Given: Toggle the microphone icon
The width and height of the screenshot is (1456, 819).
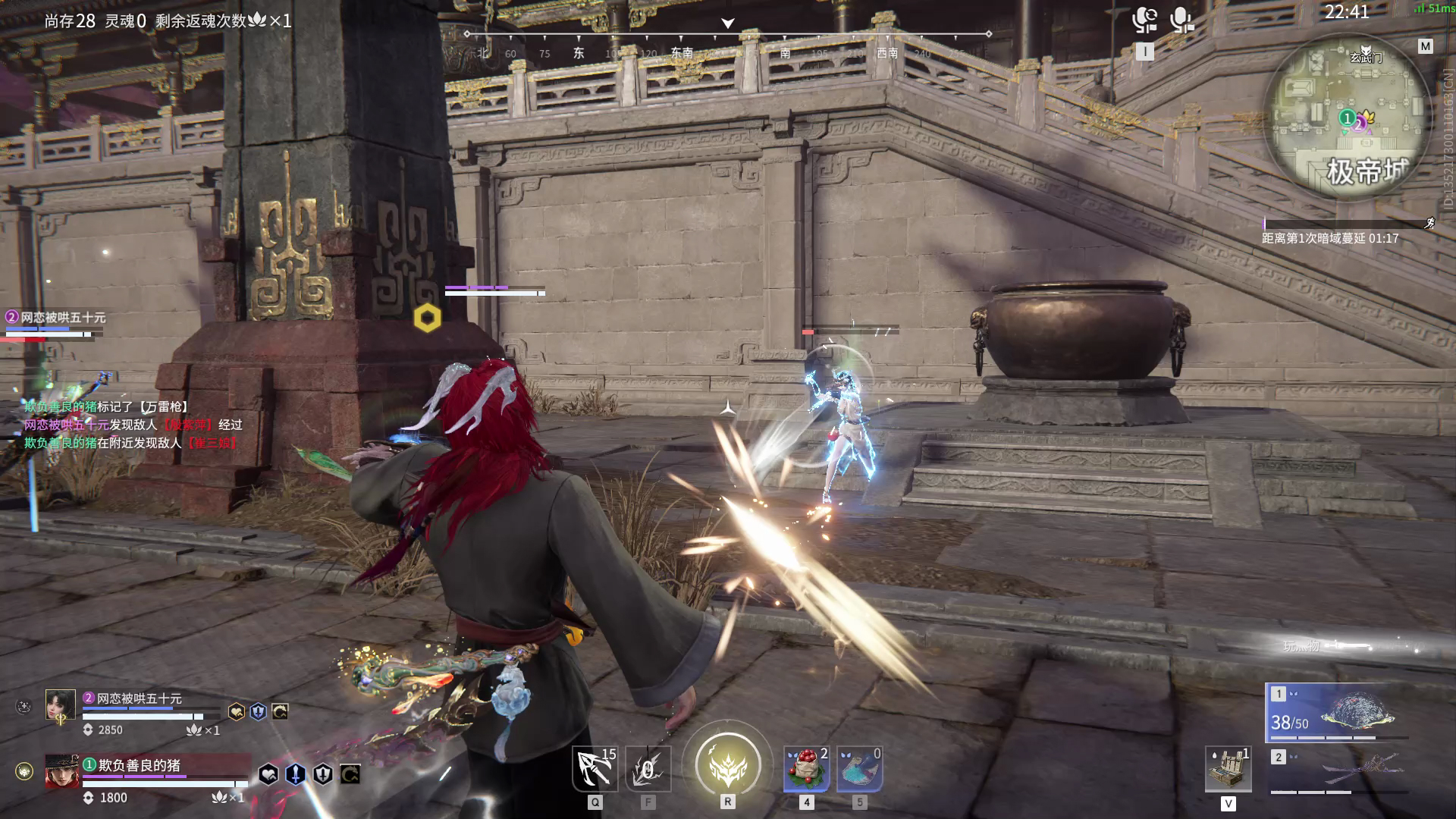Looking at the screenshot, I should click(x=1181, y=20).
